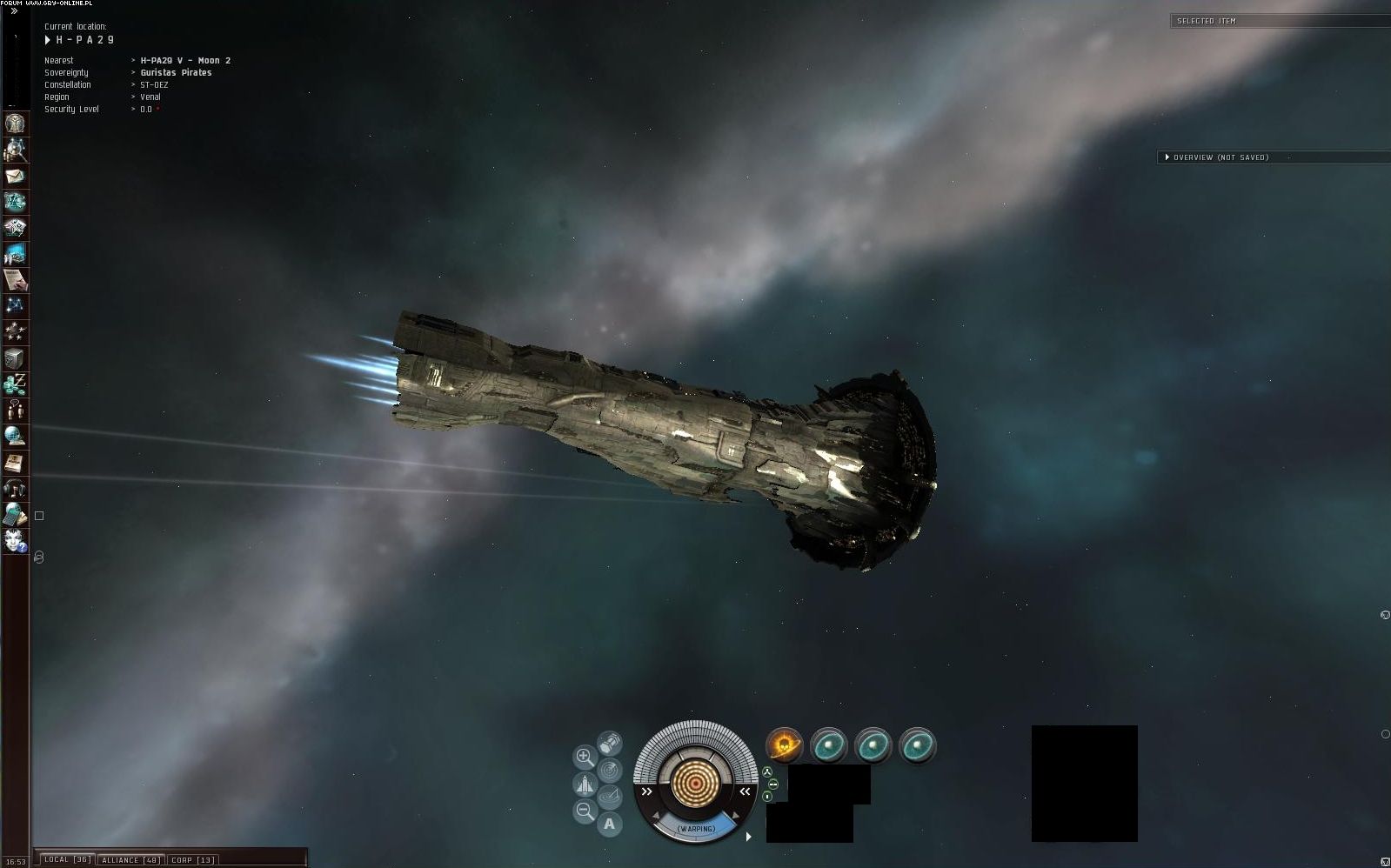Toggle the autopilot A button
Screen dimensions: 1391x868
[609, 824]
